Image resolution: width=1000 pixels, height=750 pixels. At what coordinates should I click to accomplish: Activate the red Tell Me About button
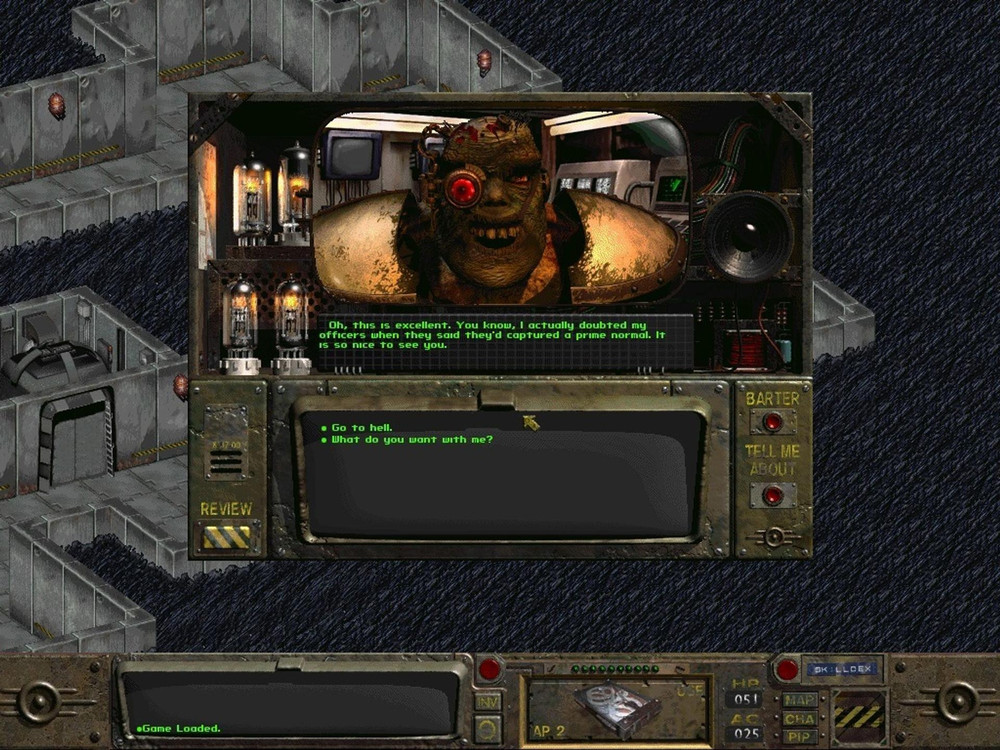click(772, 495)
